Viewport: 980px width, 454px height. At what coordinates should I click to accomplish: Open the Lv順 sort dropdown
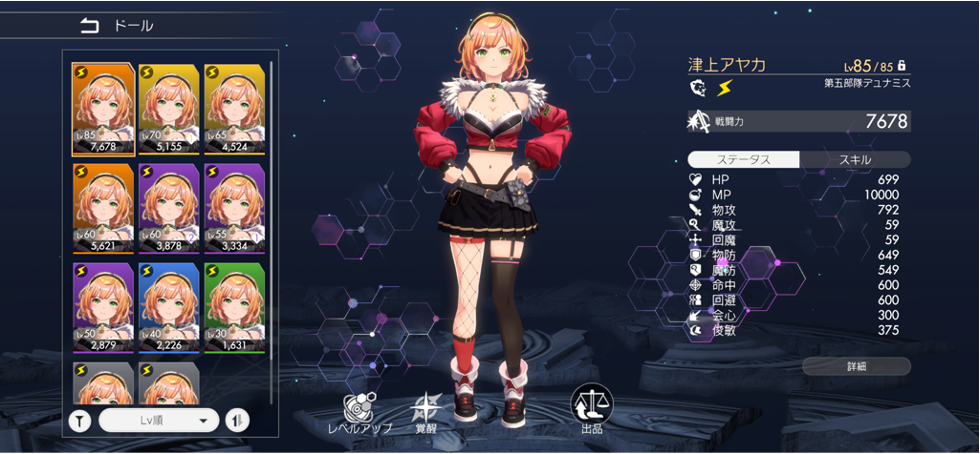(158, 420)
